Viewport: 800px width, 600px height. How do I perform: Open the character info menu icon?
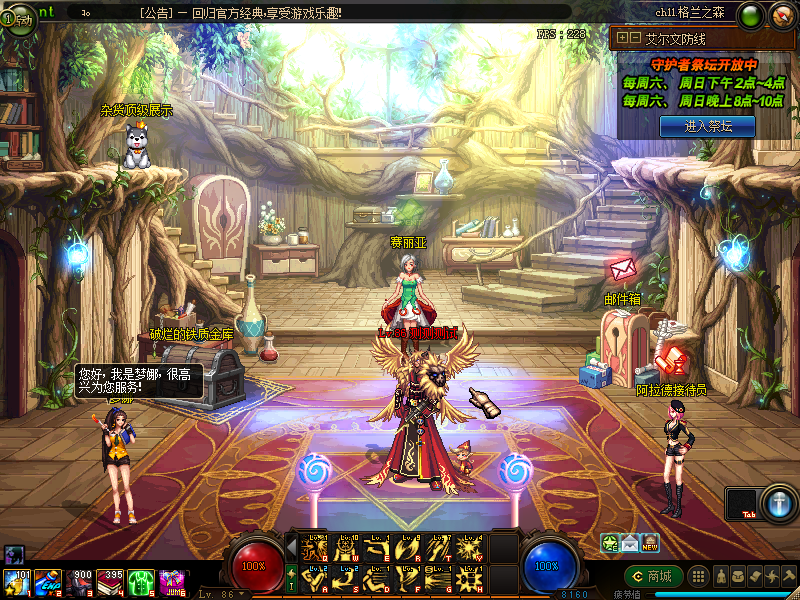[720, 576]
